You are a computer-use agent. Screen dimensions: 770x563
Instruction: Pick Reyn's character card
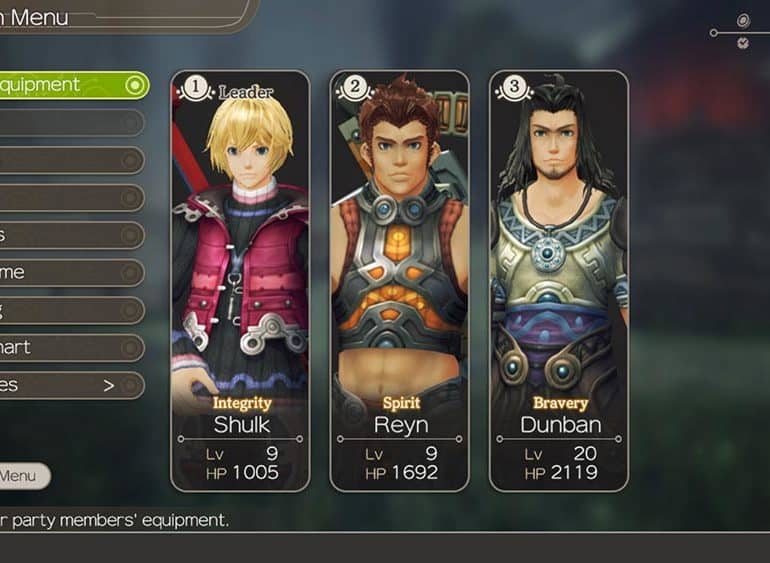pos(399,280)
